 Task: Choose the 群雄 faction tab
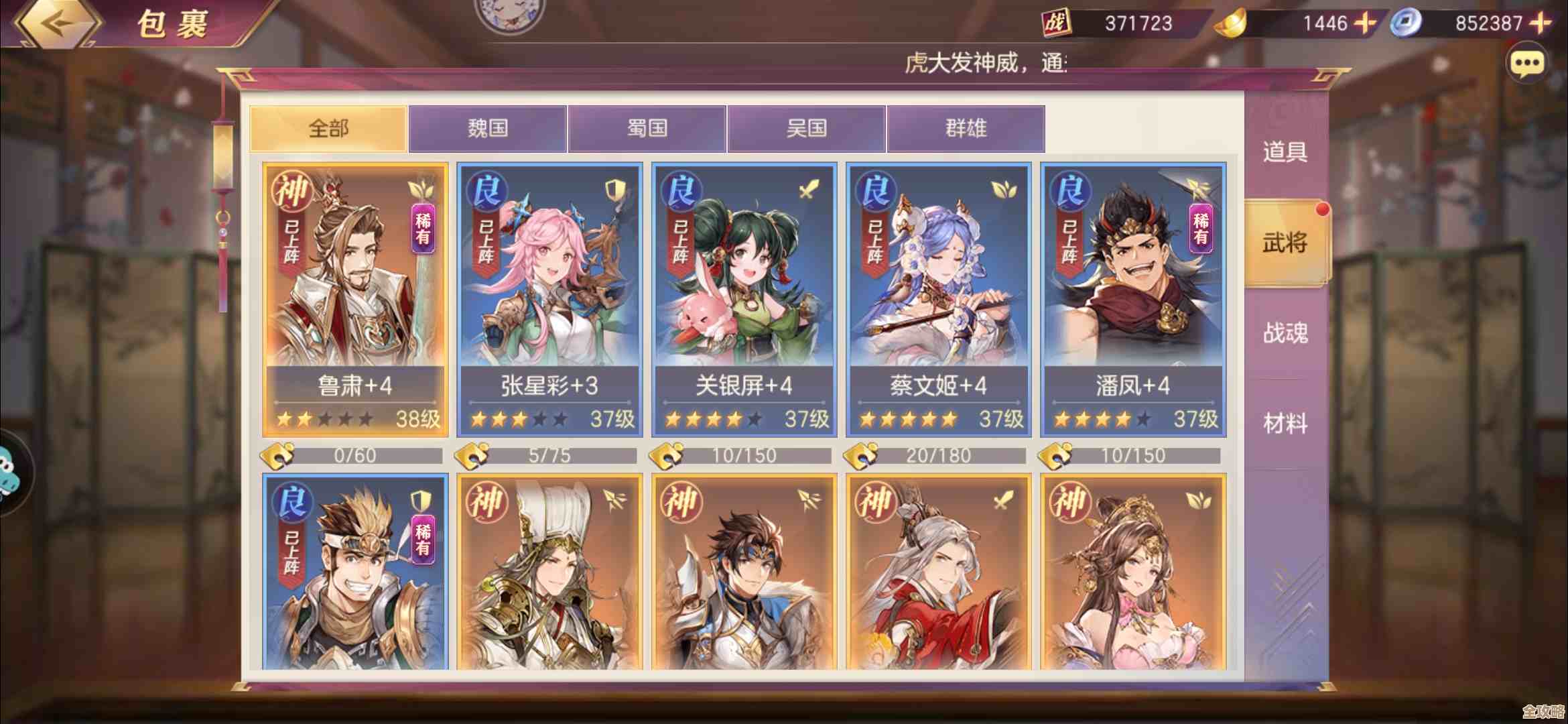966,128
